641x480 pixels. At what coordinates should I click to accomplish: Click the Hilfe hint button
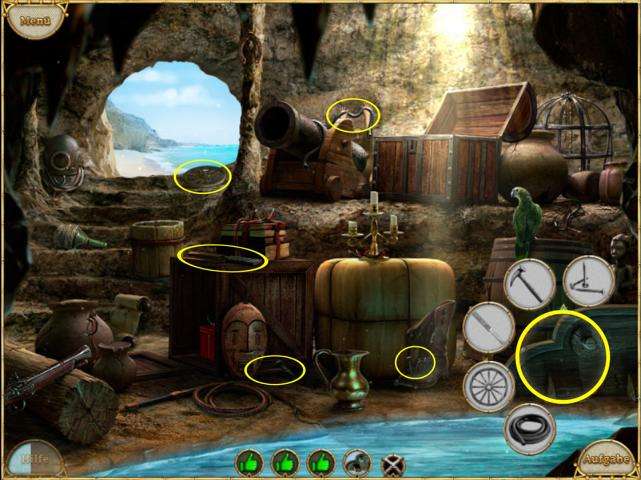coord(34,459)
